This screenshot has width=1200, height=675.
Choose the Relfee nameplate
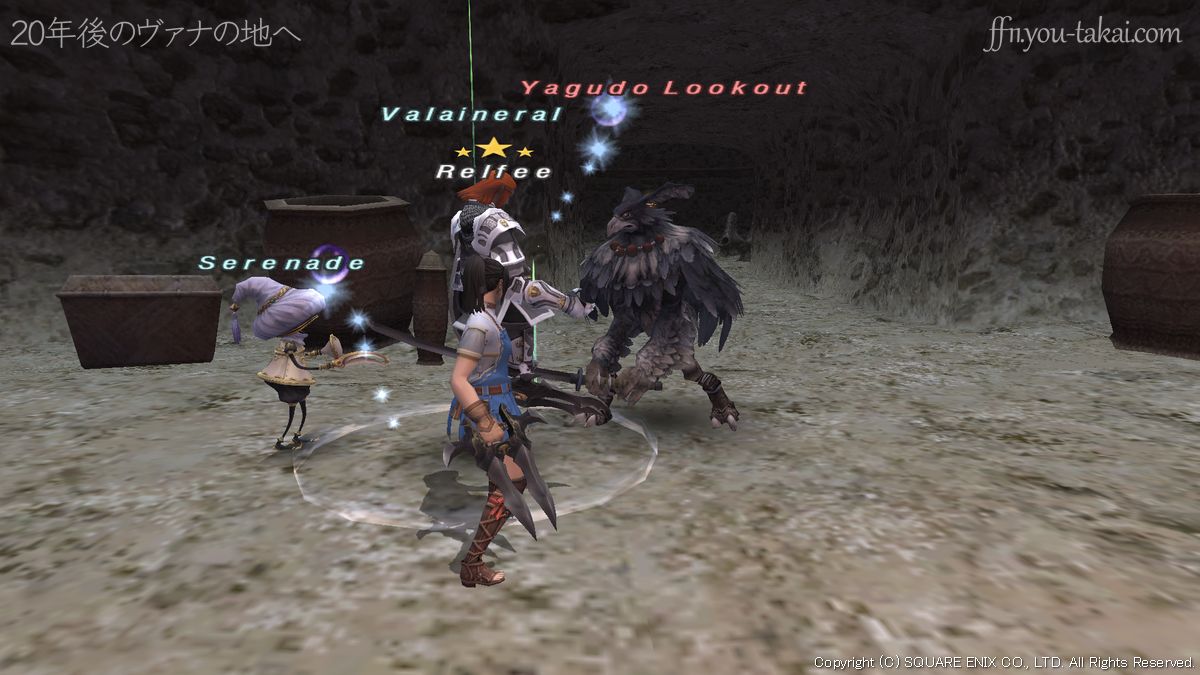pos(493,172)
